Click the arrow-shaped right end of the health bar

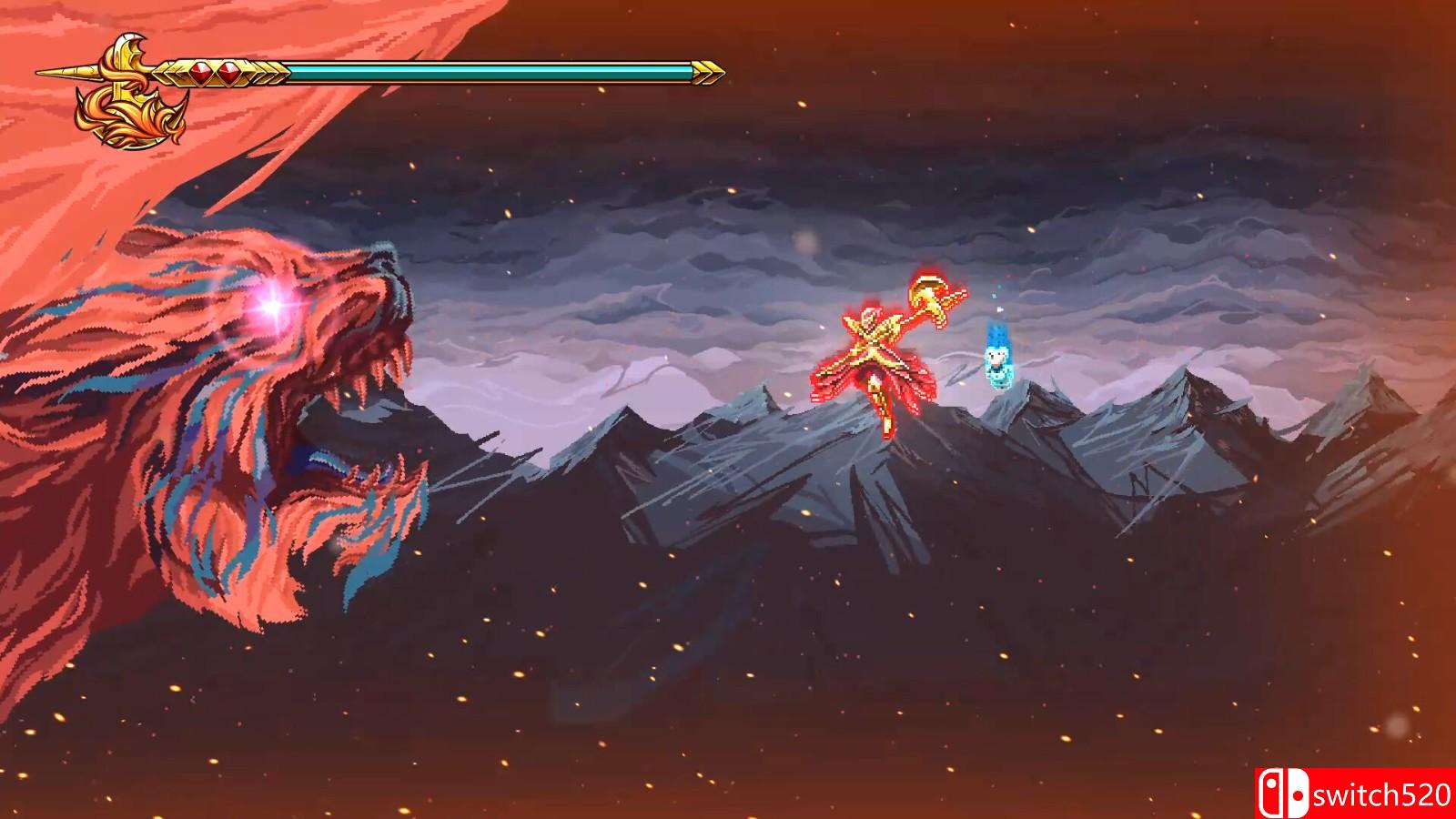coord(705,70)
